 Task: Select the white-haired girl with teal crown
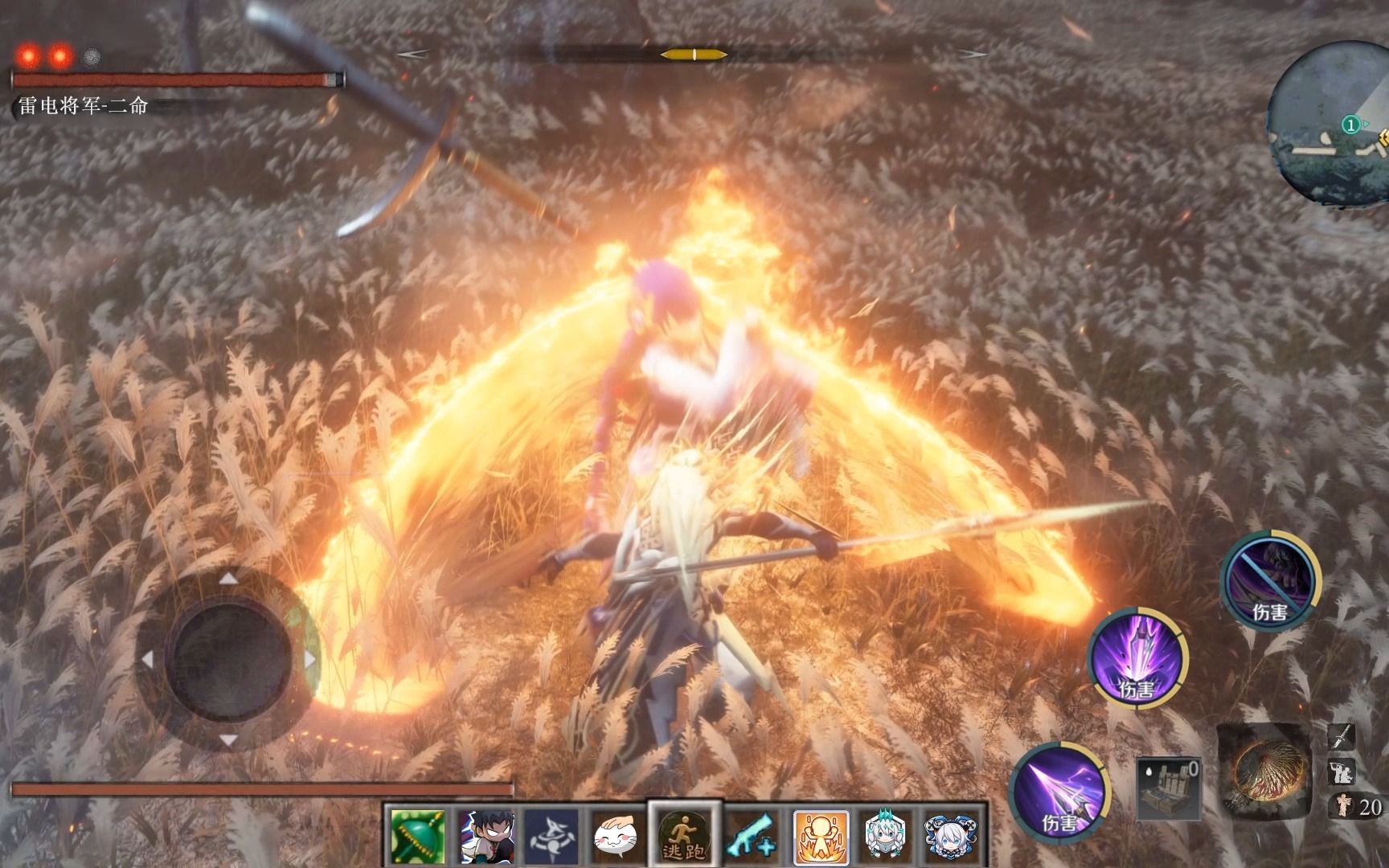[887, 837]
